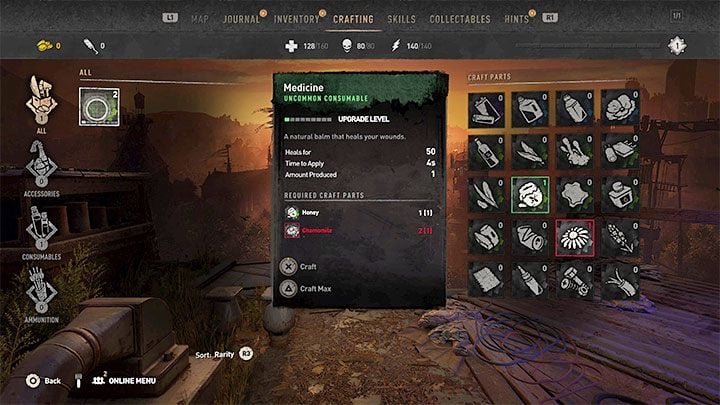Open the Journal tab
This screenshot has width=720, height=405.
(240, 18)
